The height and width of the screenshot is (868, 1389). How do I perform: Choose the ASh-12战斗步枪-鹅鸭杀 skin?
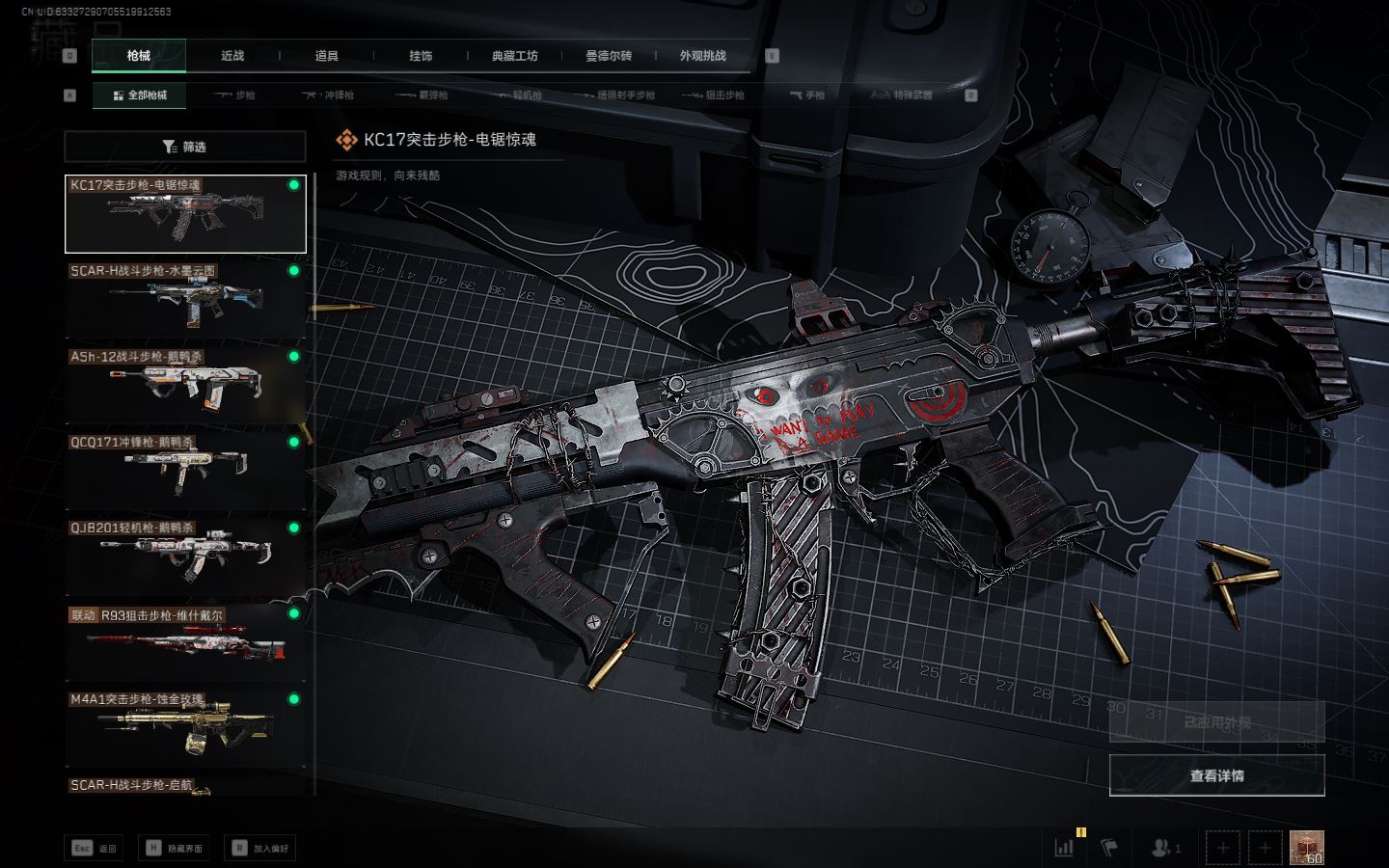click(184, 385)
